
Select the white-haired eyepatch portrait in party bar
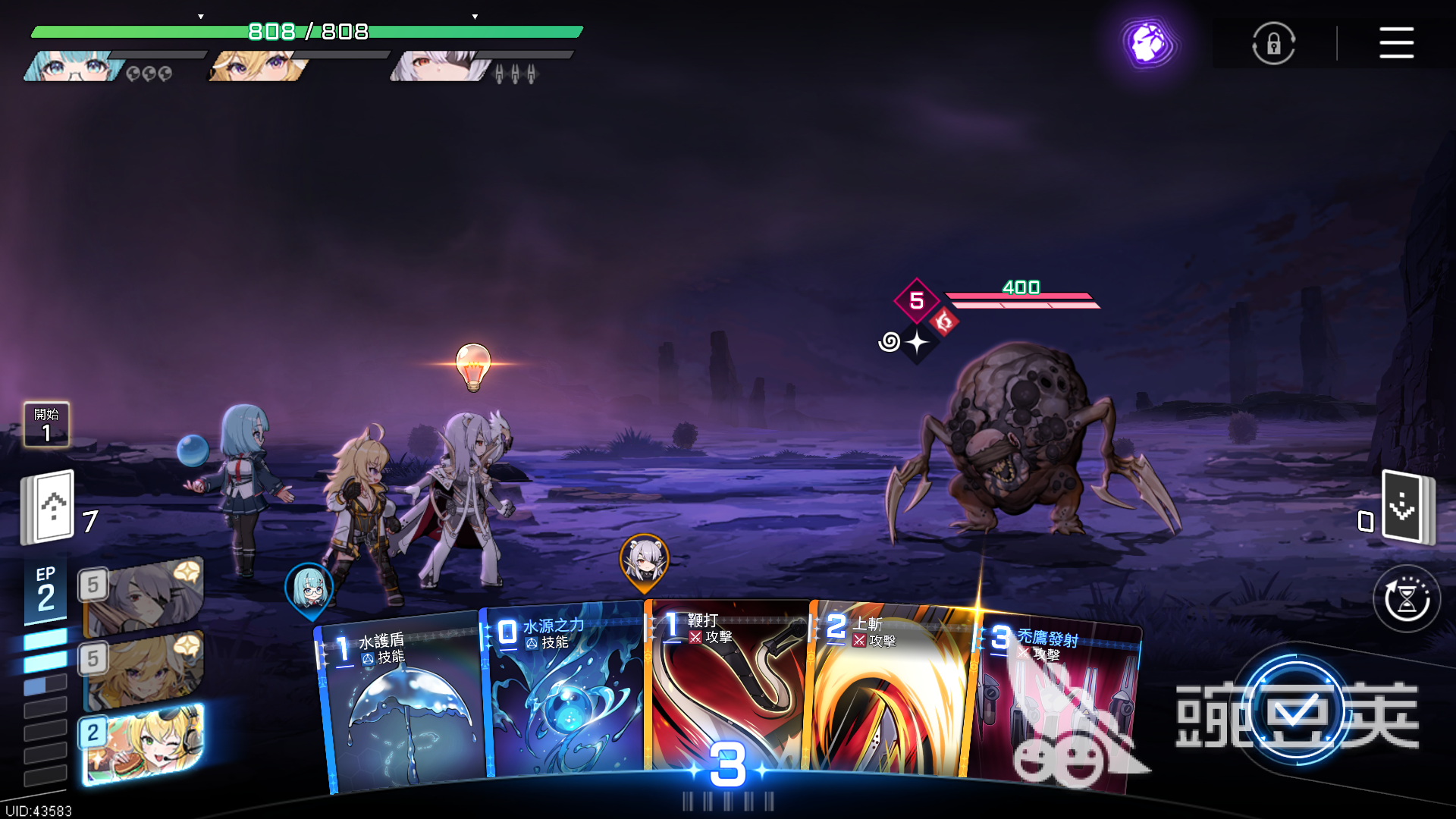440,67
